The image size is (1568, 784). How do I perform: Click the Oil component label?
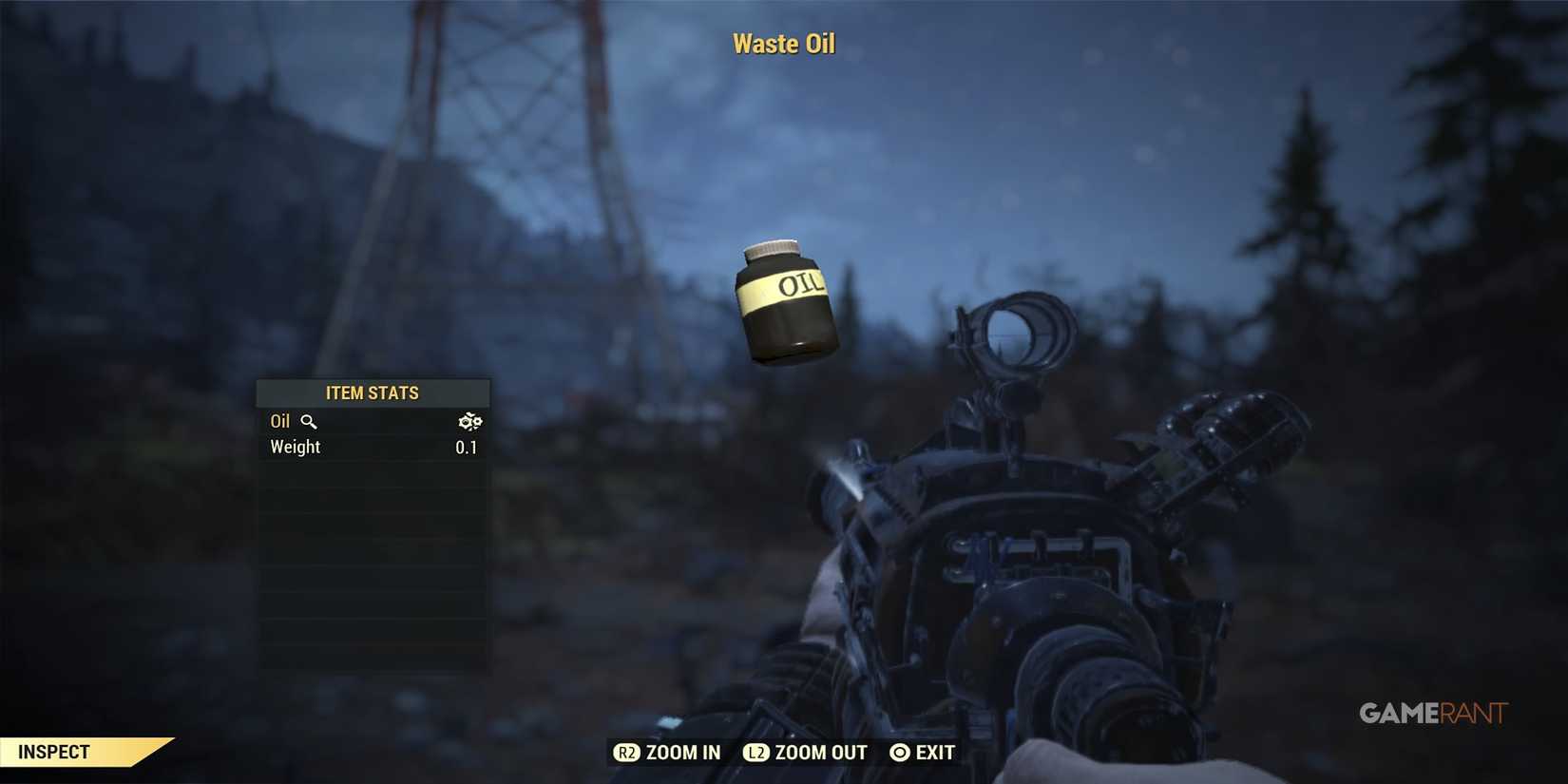pos(280,421)
